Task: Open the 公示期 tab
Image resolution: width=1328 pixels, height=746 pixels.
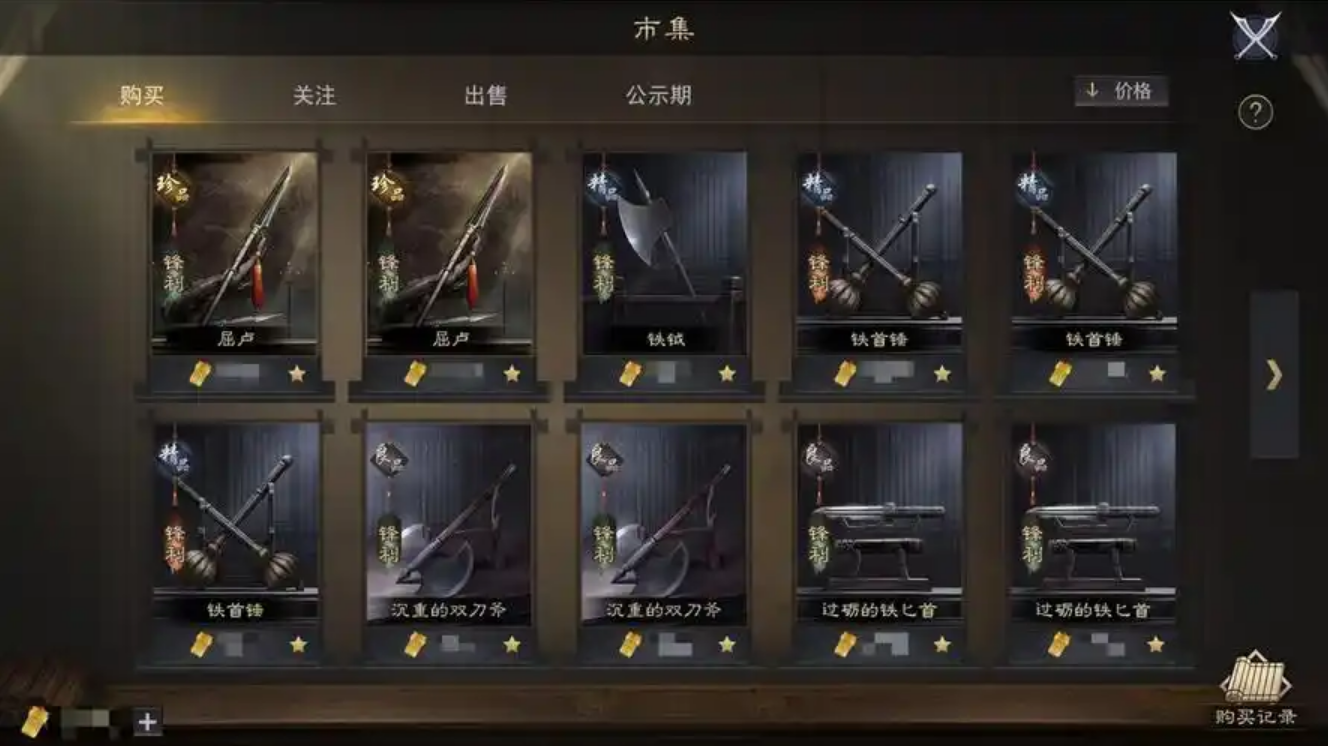Action: tap(657, 96)
